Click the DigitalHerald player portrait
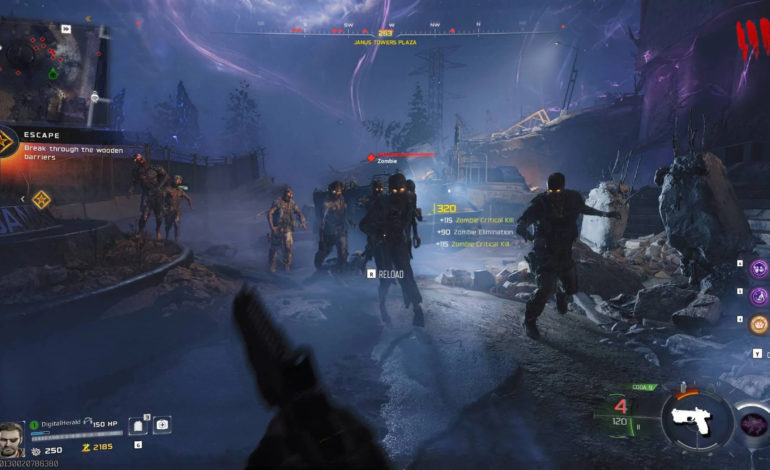 click(x=13, y=436)
